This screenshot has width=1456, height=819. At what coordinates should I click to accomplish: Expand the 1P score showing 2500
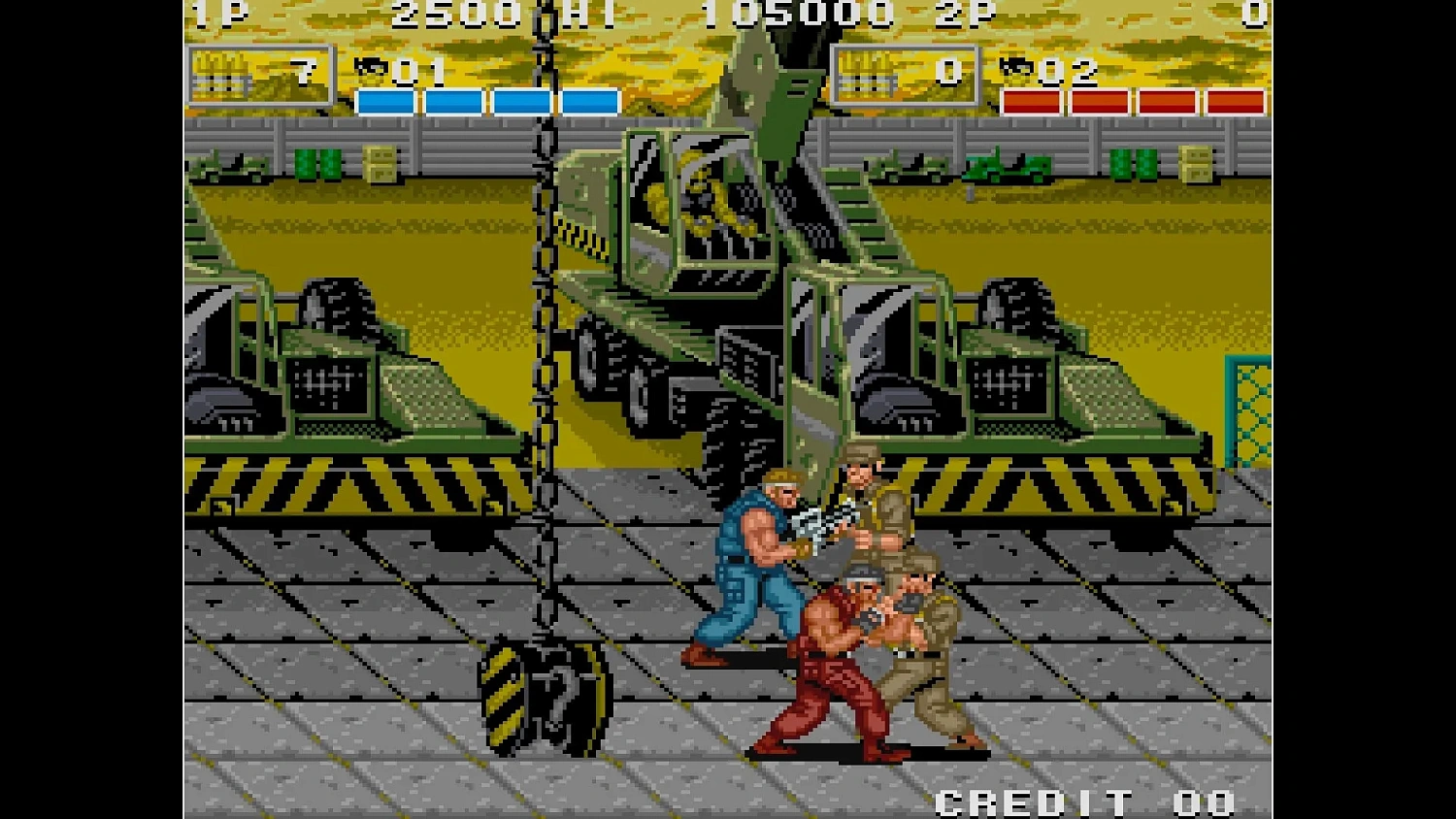[x=456, y=15]
